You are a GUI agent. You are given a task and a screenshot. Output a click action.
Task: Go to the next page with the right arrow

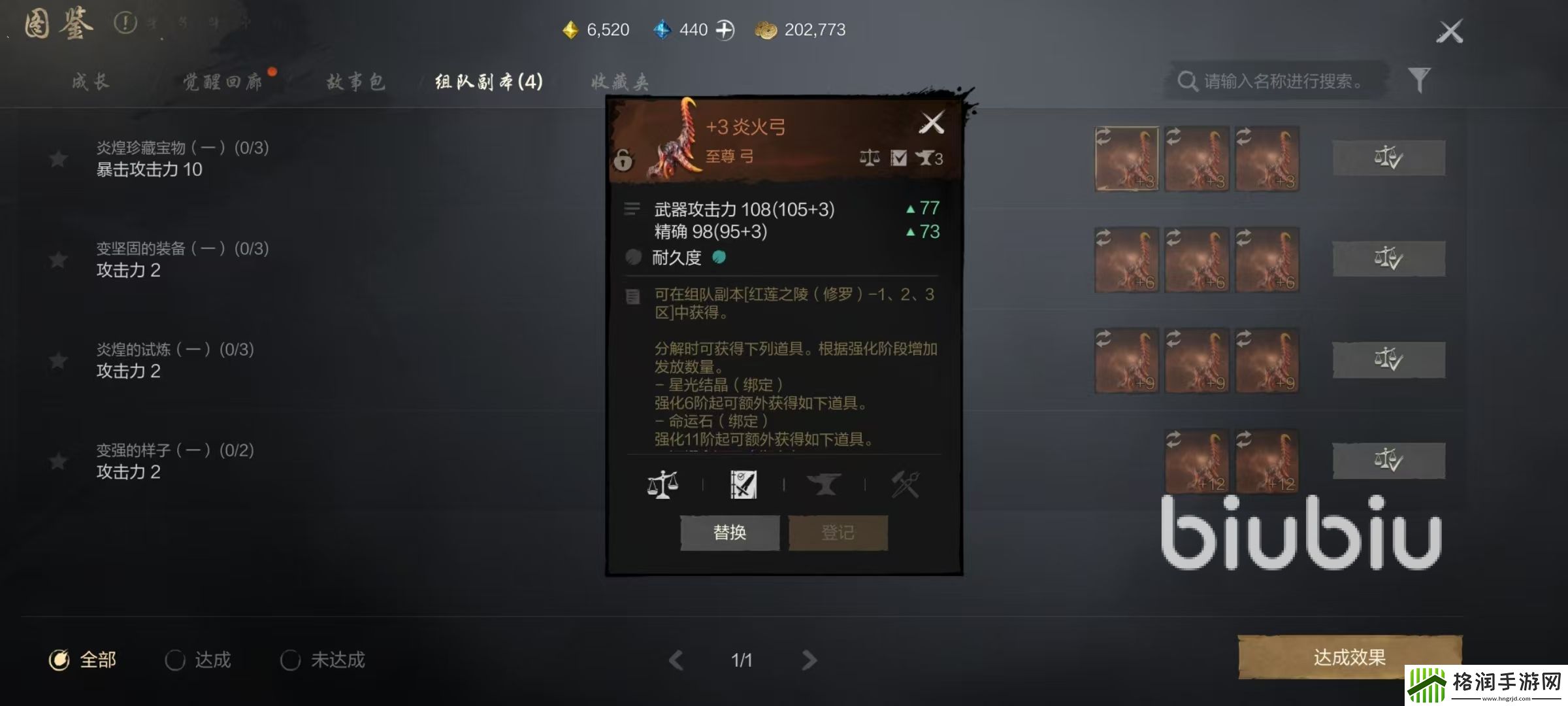click(810, 660)
